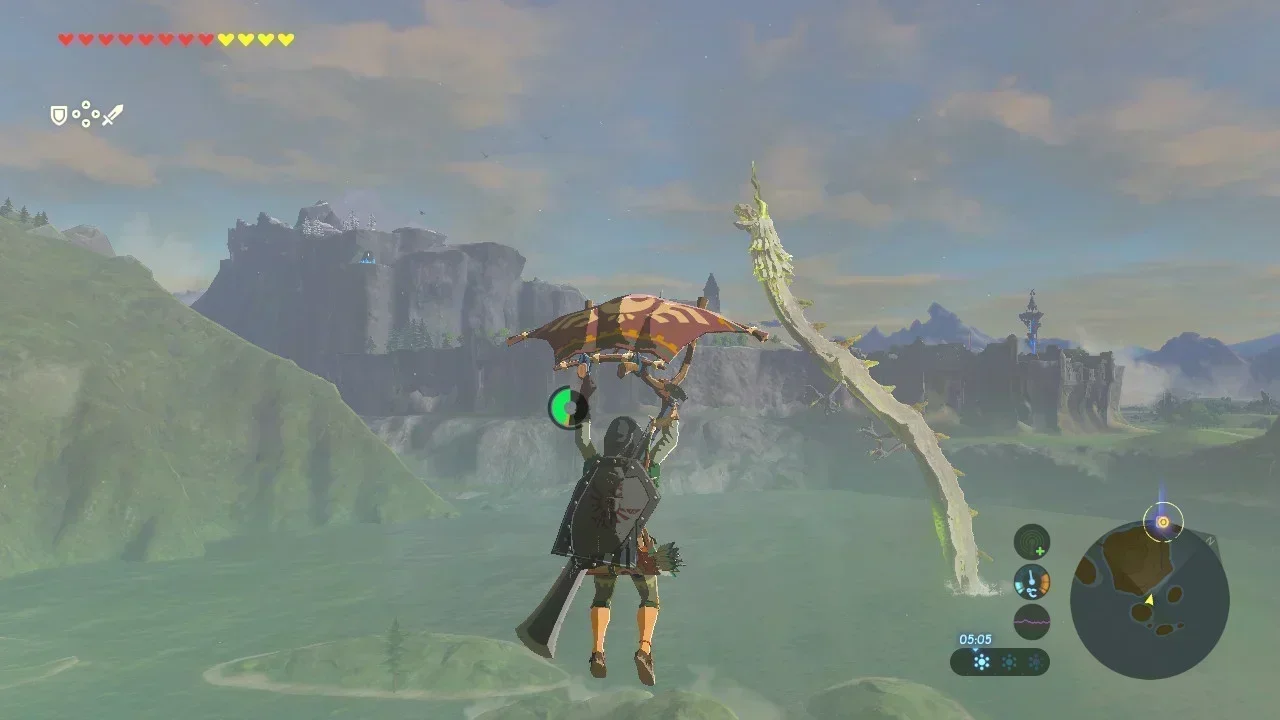Click the yellow player arrow on minimap
The height and width of the screenshot is (720, 1280).
pos(1149,599)
